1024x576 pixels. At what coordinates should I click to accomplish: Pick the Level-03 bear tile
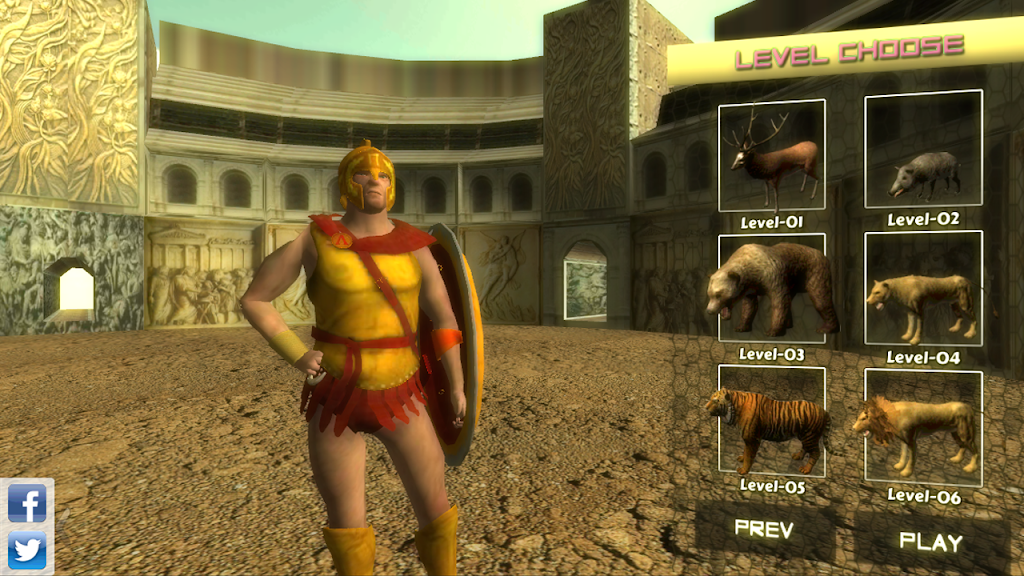[771, 290]
